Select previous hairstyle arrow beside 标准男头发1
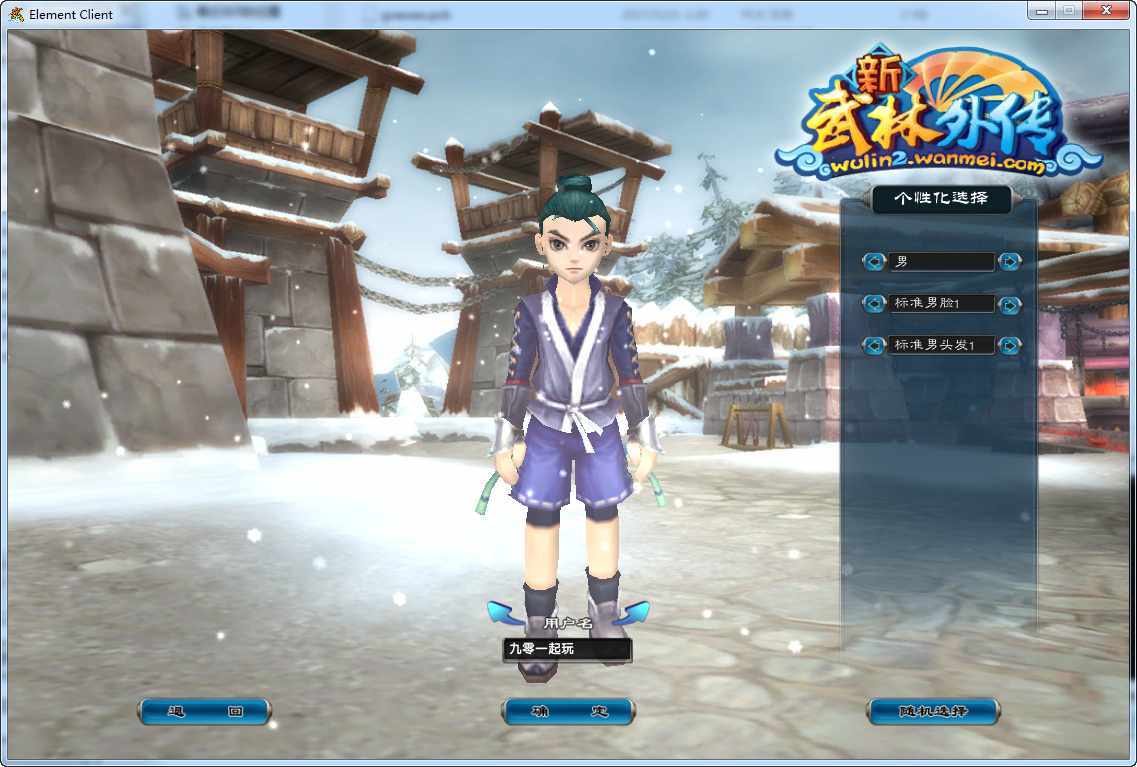 click(875, 346)
